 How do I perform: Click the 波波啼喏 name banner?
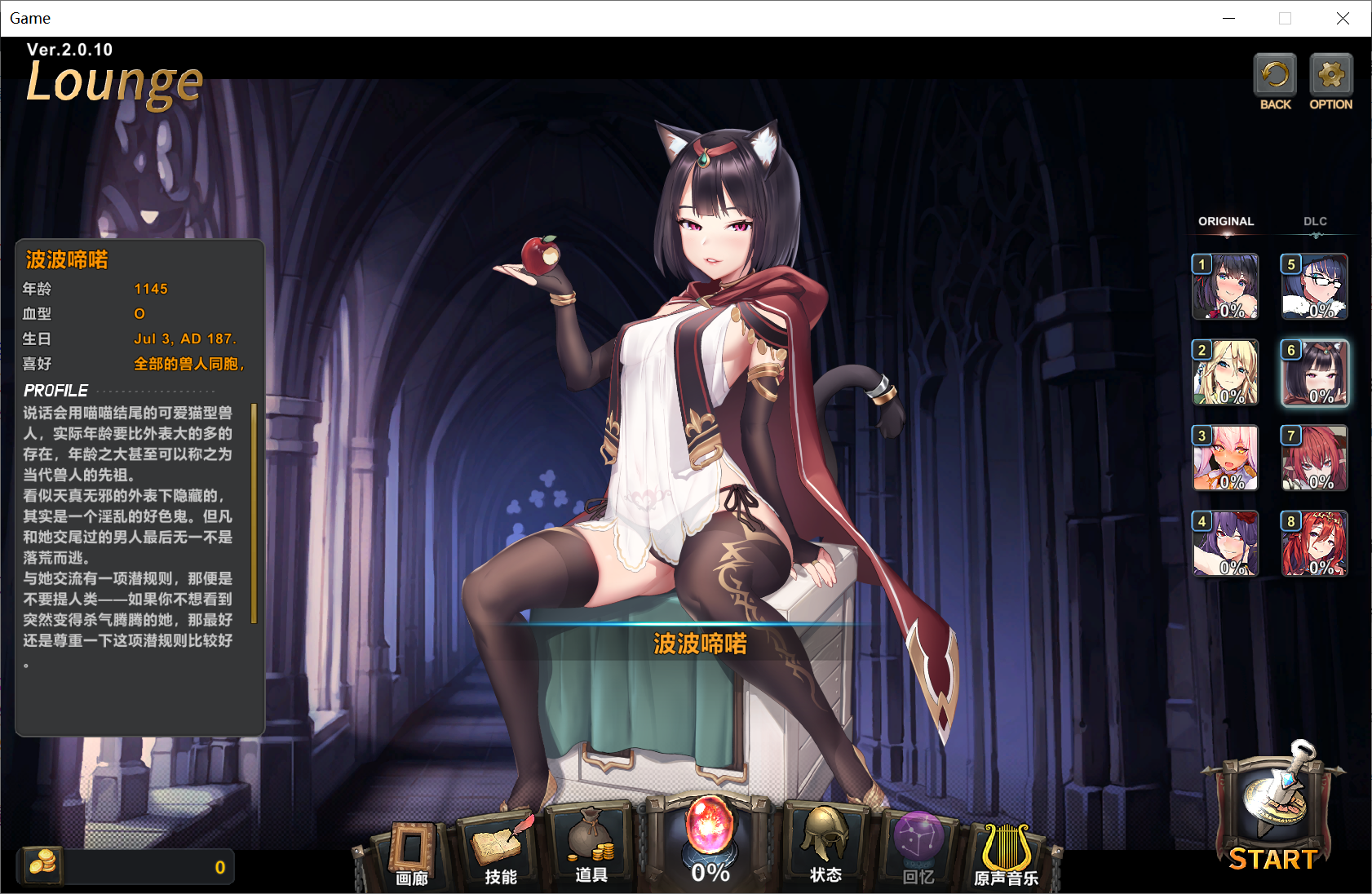700,644
